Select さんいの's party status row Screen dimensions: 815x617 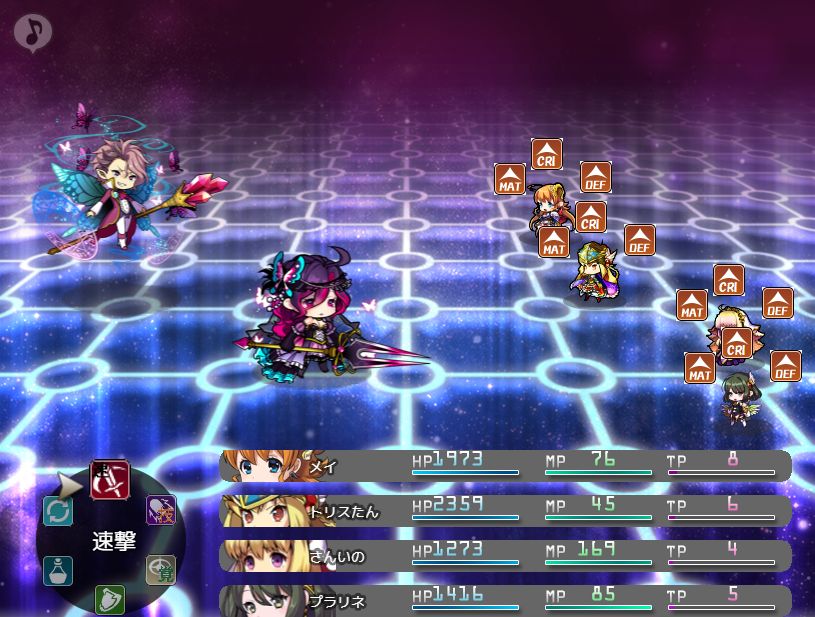pos(505,555)
